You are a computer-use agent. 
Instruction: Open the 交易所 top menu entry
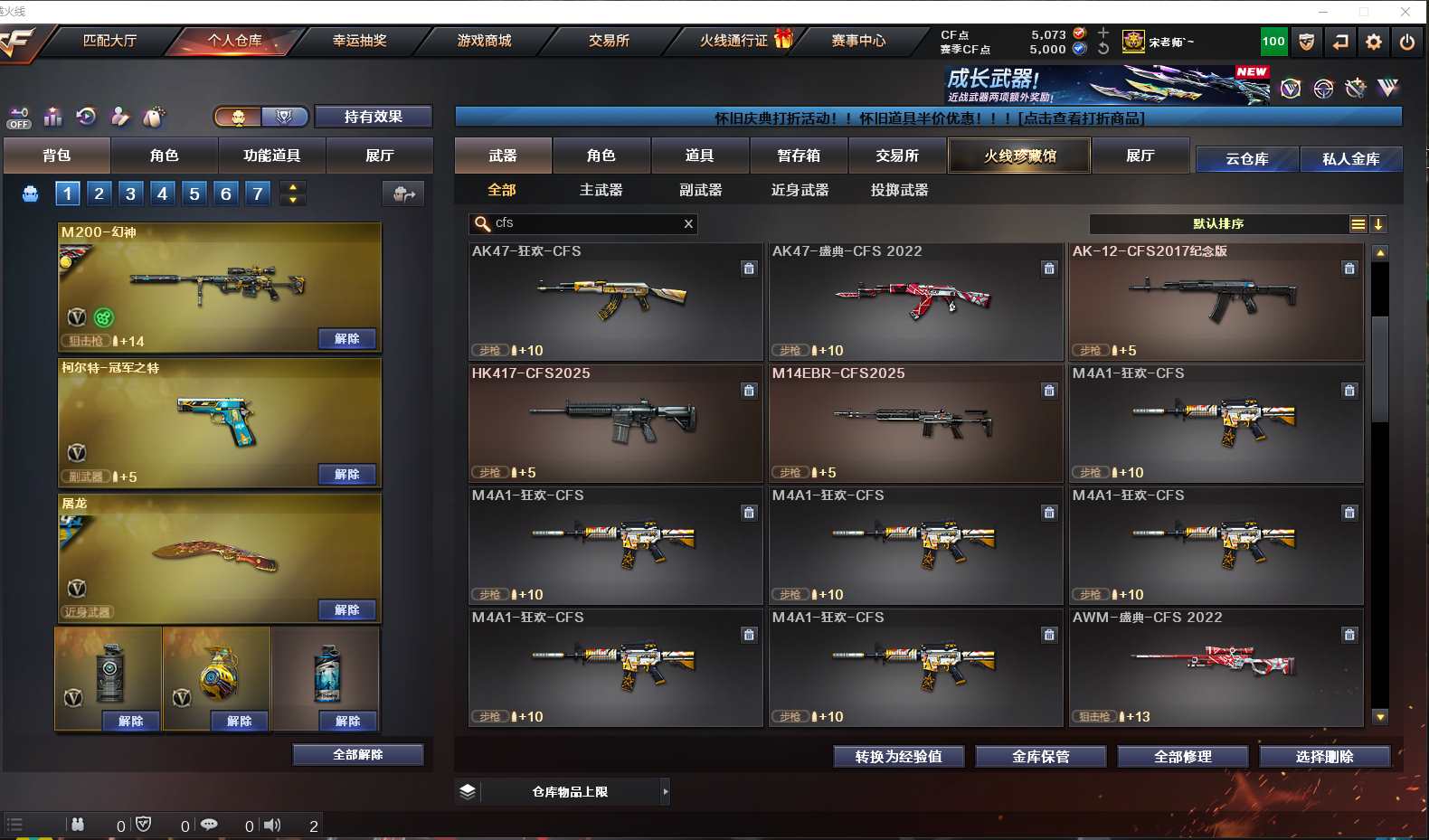pos(609,41)
